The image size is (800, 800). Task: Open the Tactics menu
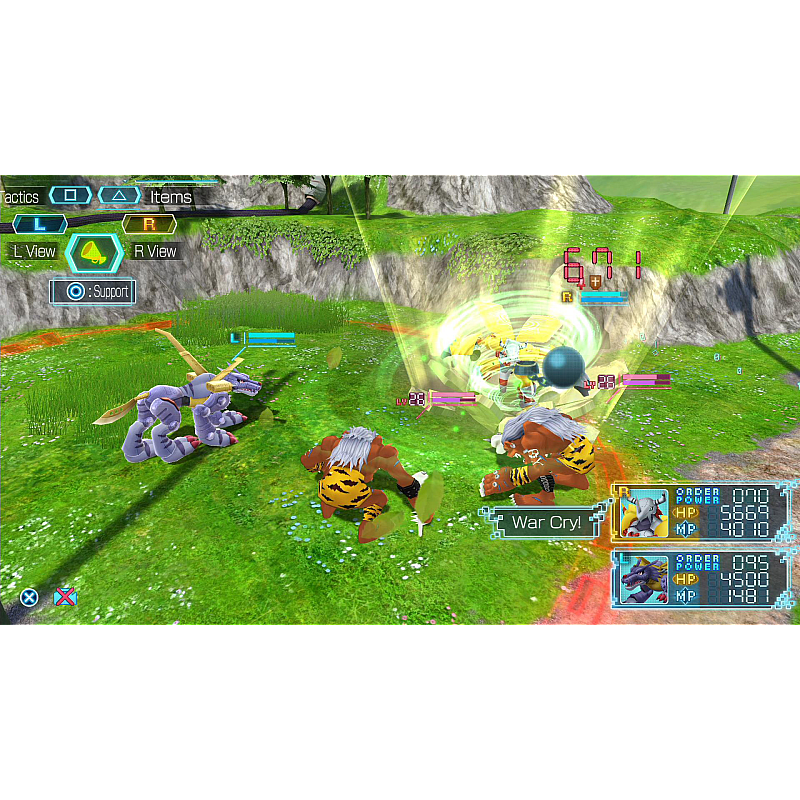tap(22, 197)
